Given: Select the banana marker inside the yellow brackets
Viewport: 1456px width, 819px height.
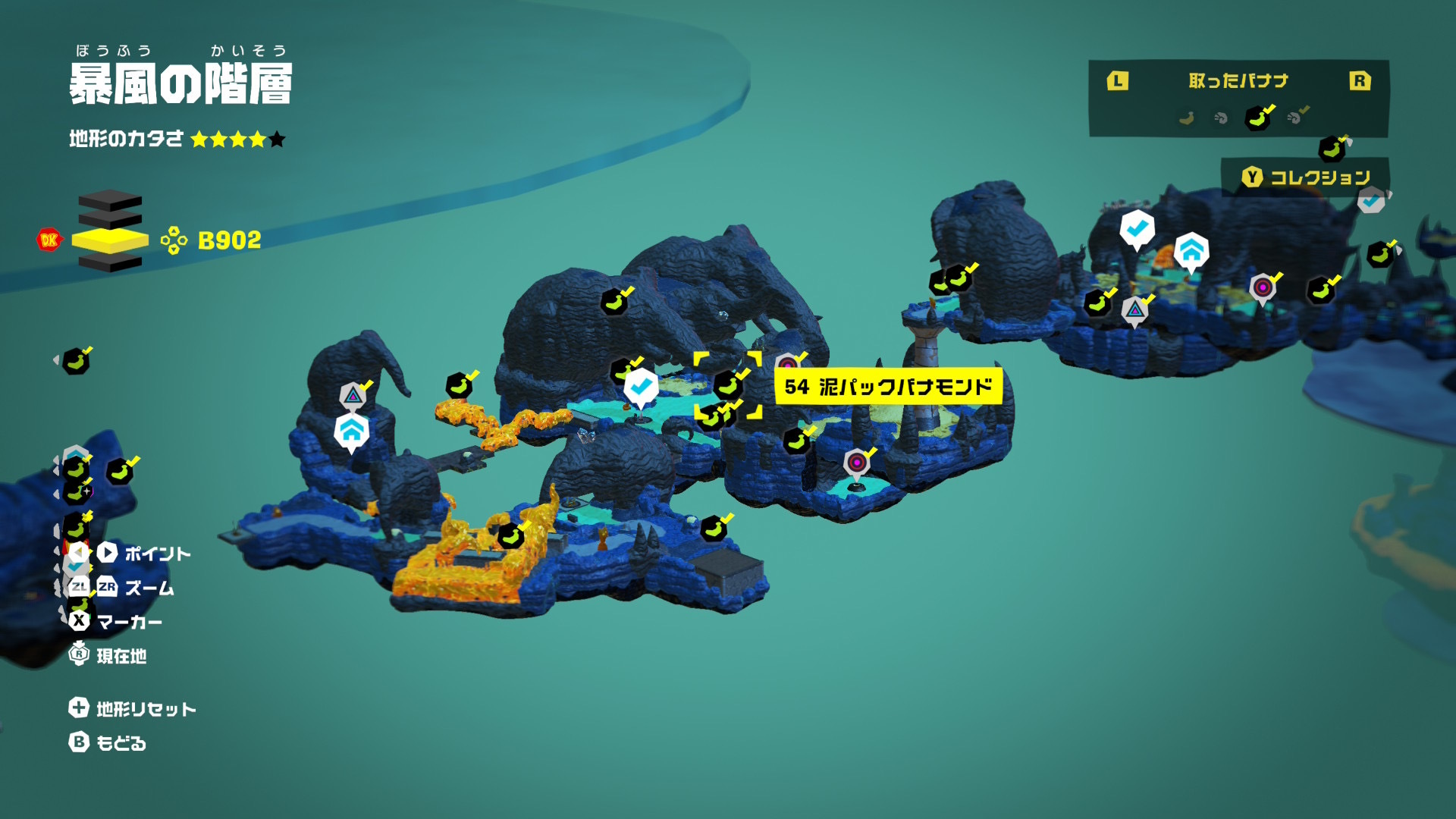Looking at the screenshot, I should pyautogui.click(x=728, y=384).
